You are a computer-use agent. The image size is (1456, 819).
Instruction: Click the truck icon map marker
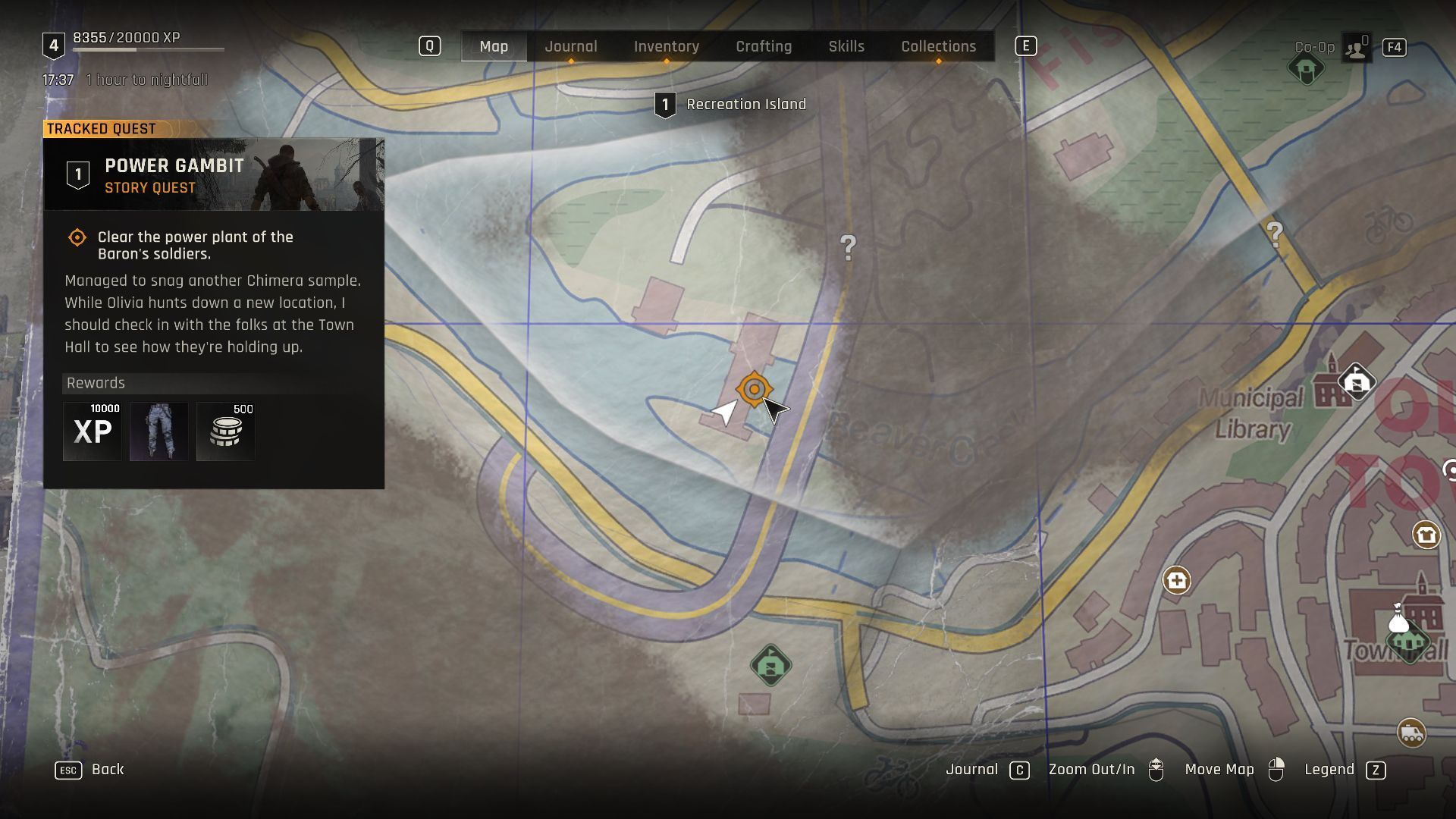[x=1410, y=733]
